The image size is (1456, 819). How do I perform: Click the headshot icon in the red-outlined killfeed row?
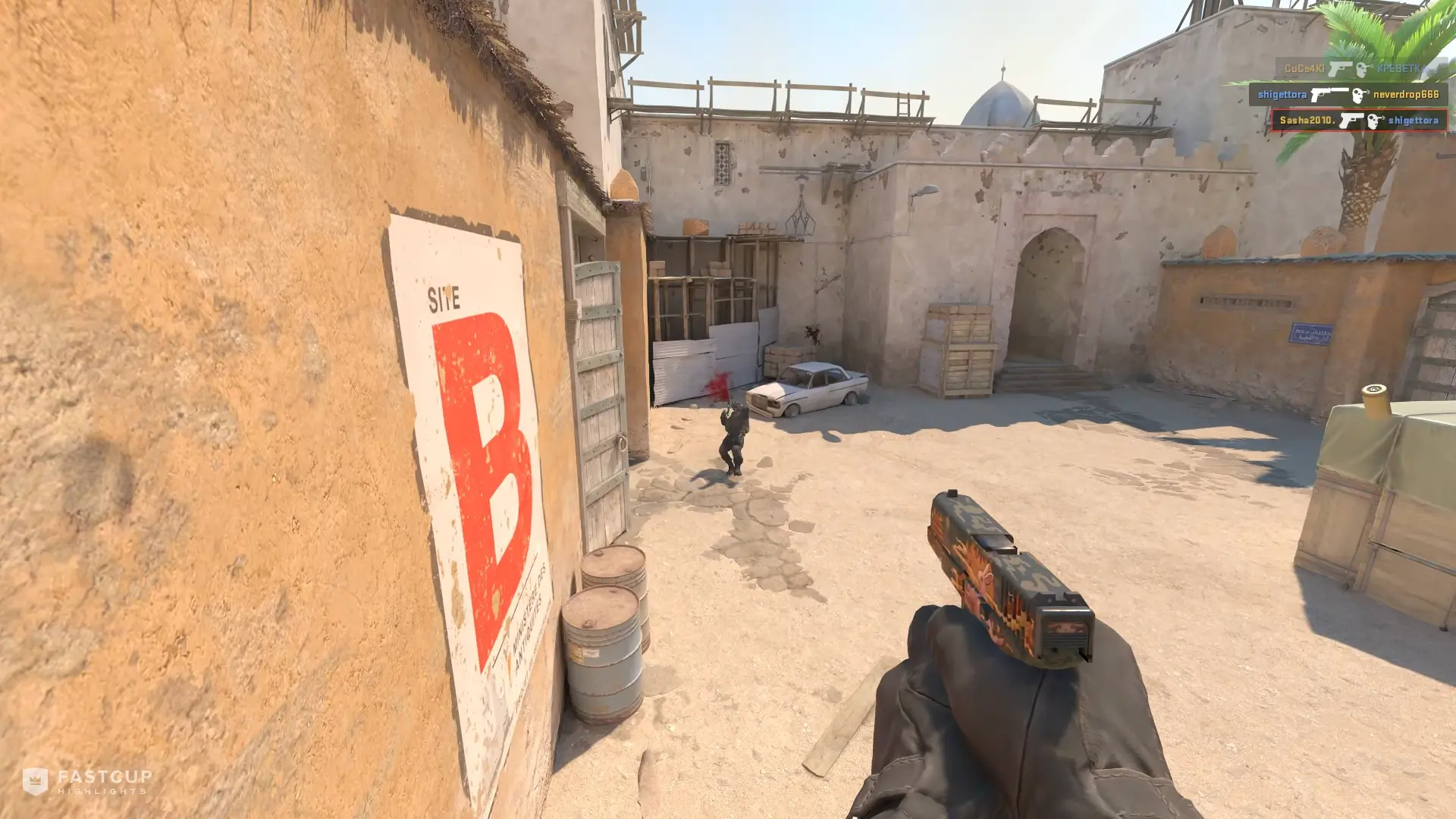coord(1376,120)
